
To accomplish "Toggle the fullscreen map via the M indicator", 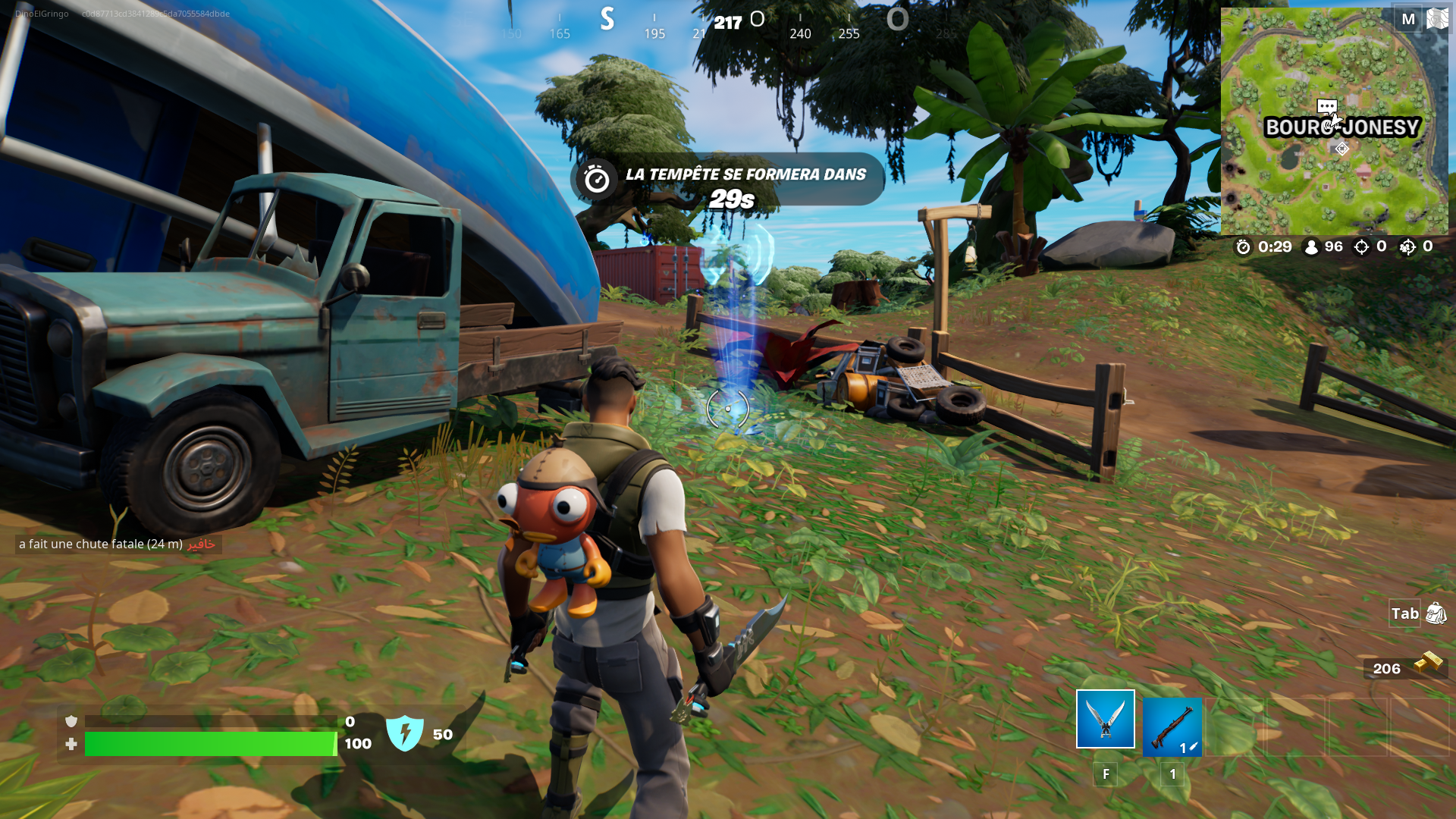I will pos(1407,19).
